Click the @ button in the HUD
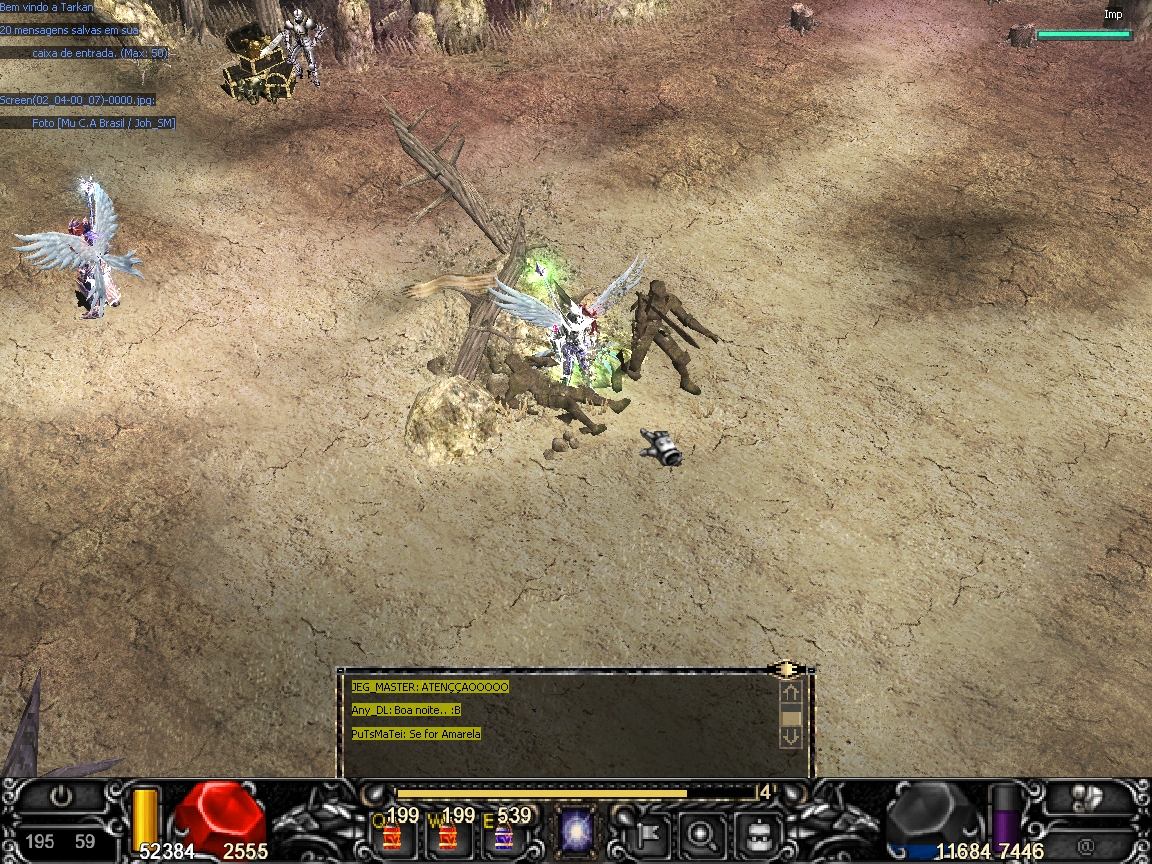The height and width of the screenshot is (864, 1152). (1086, 845)
